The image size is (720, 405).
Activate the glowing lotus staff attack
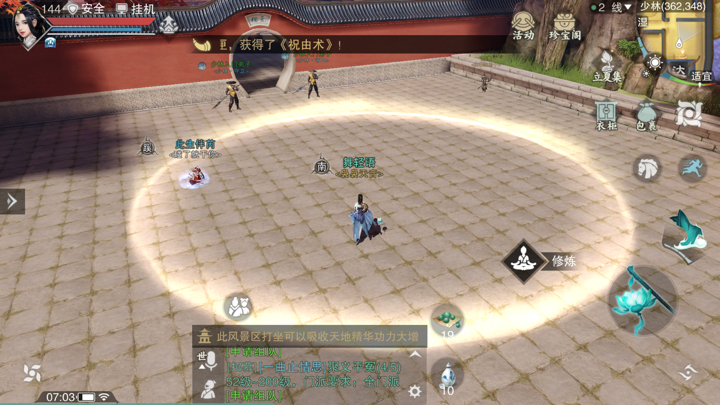coord(641,299)
